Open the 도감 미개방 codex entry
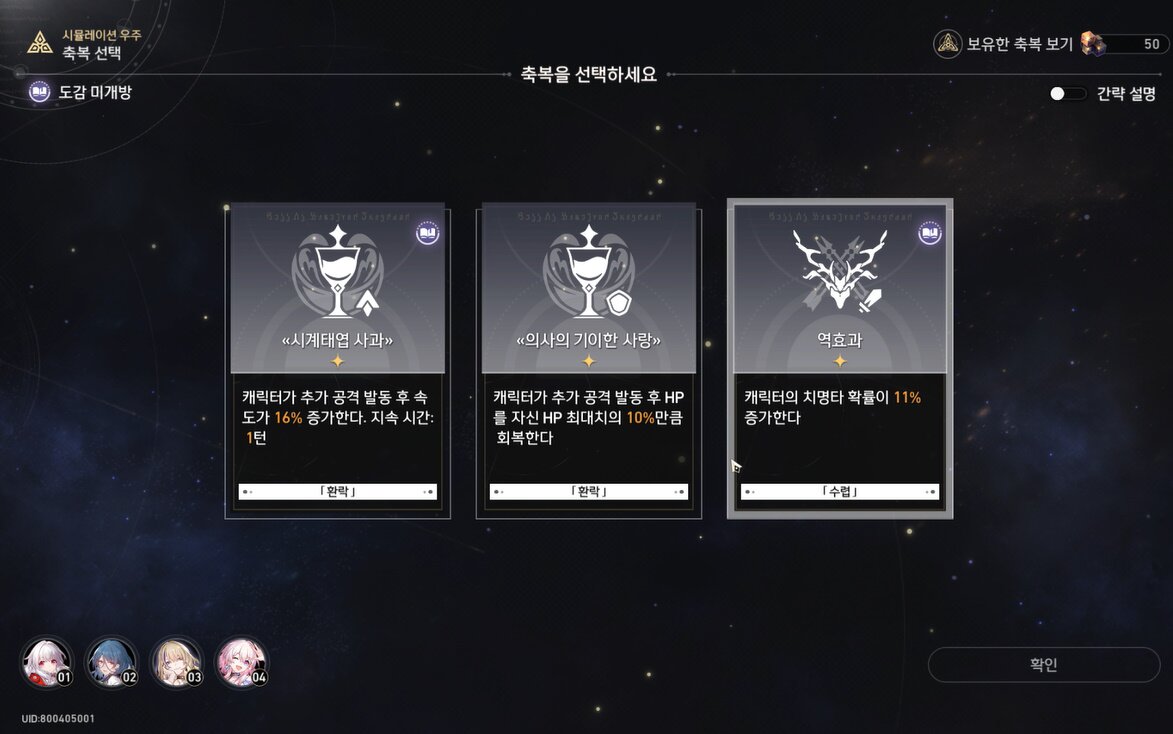This screenshot has width=1173, height=734. tap(81, 93)
